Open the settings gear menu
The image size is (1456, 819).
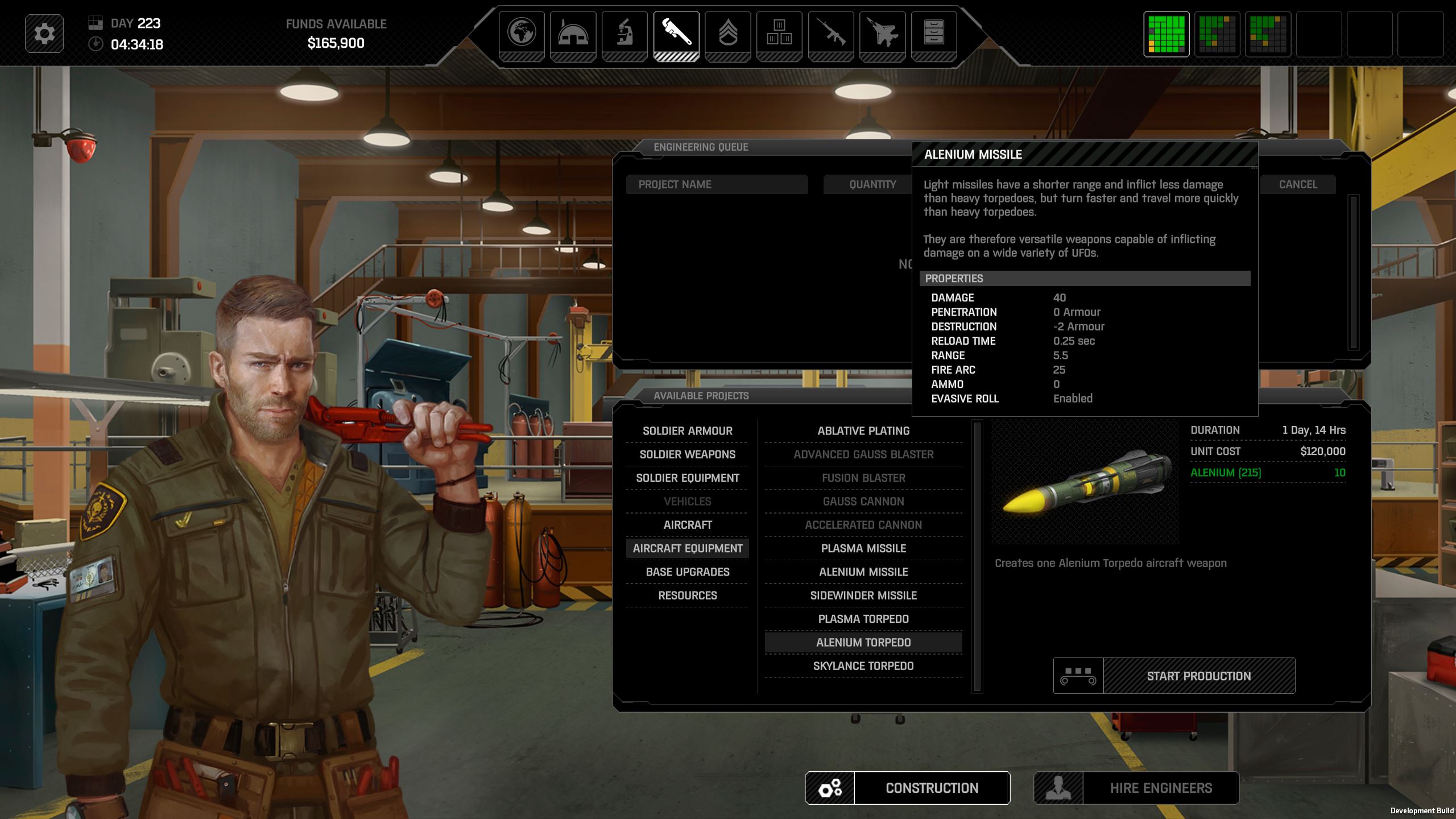44,34
